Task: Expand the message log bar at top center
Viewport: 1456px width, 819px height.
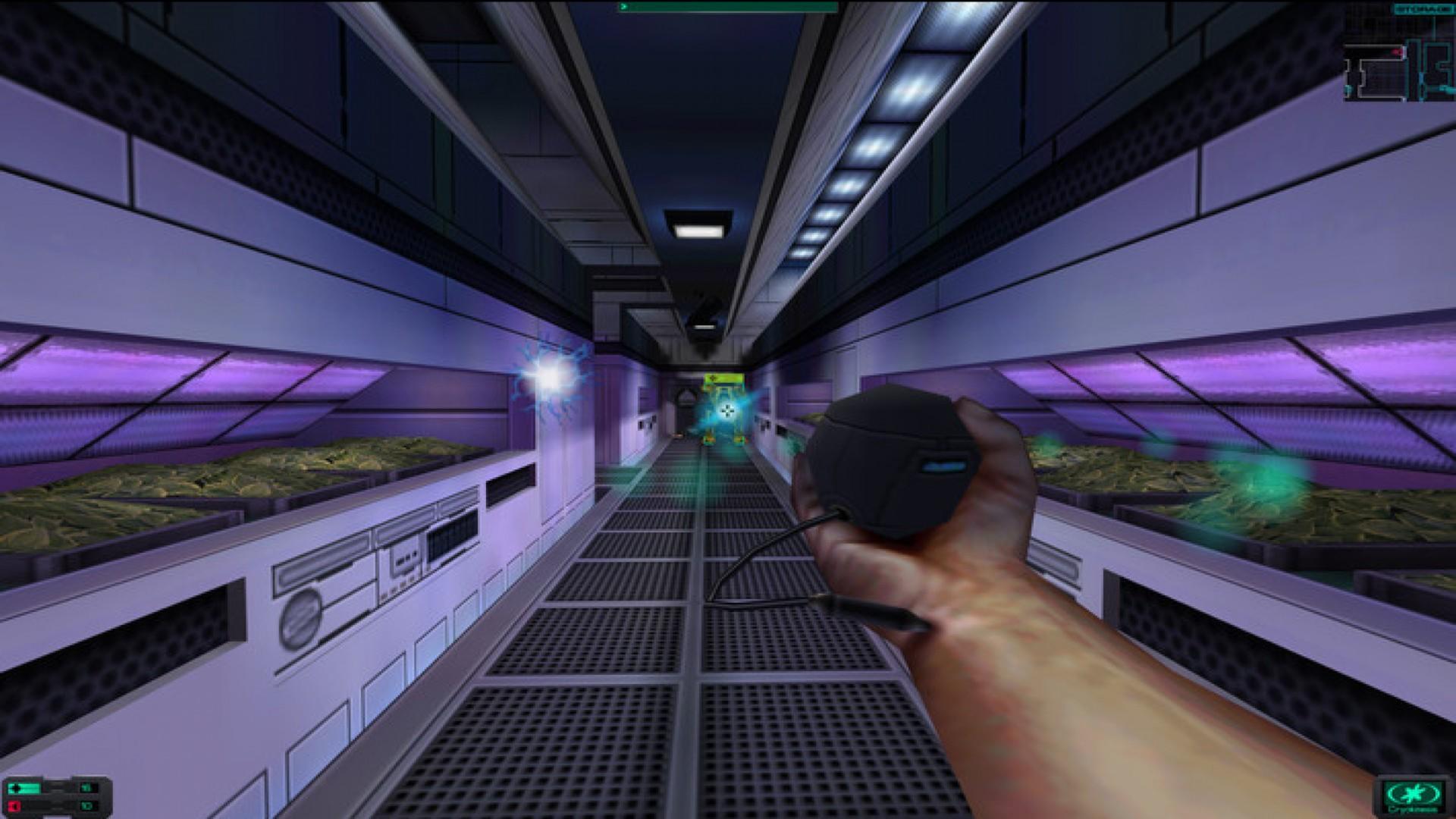Action: pyautogui.click(x=728, y=6)
